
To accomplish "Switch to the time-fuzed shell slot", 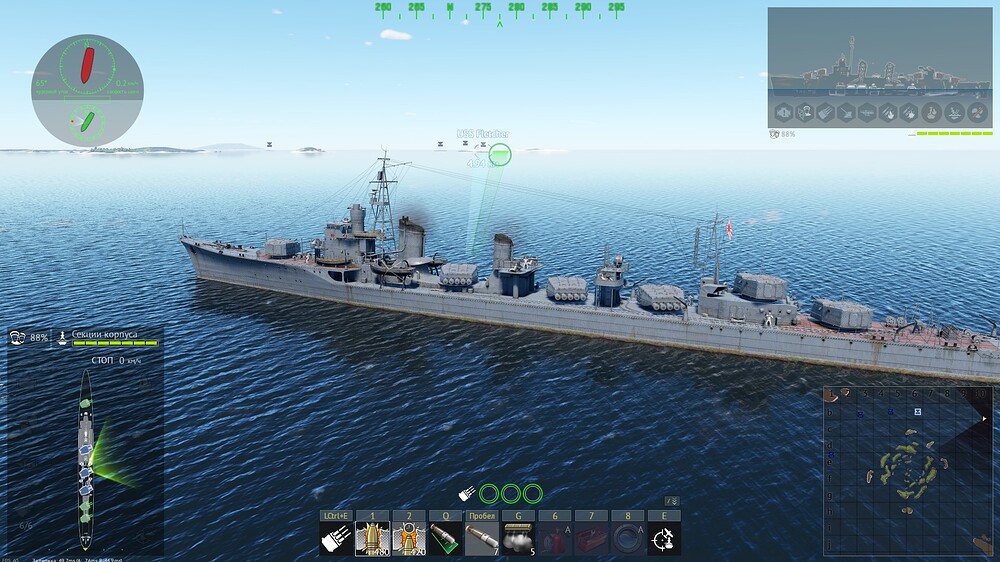I will click(x=409, y=538).
